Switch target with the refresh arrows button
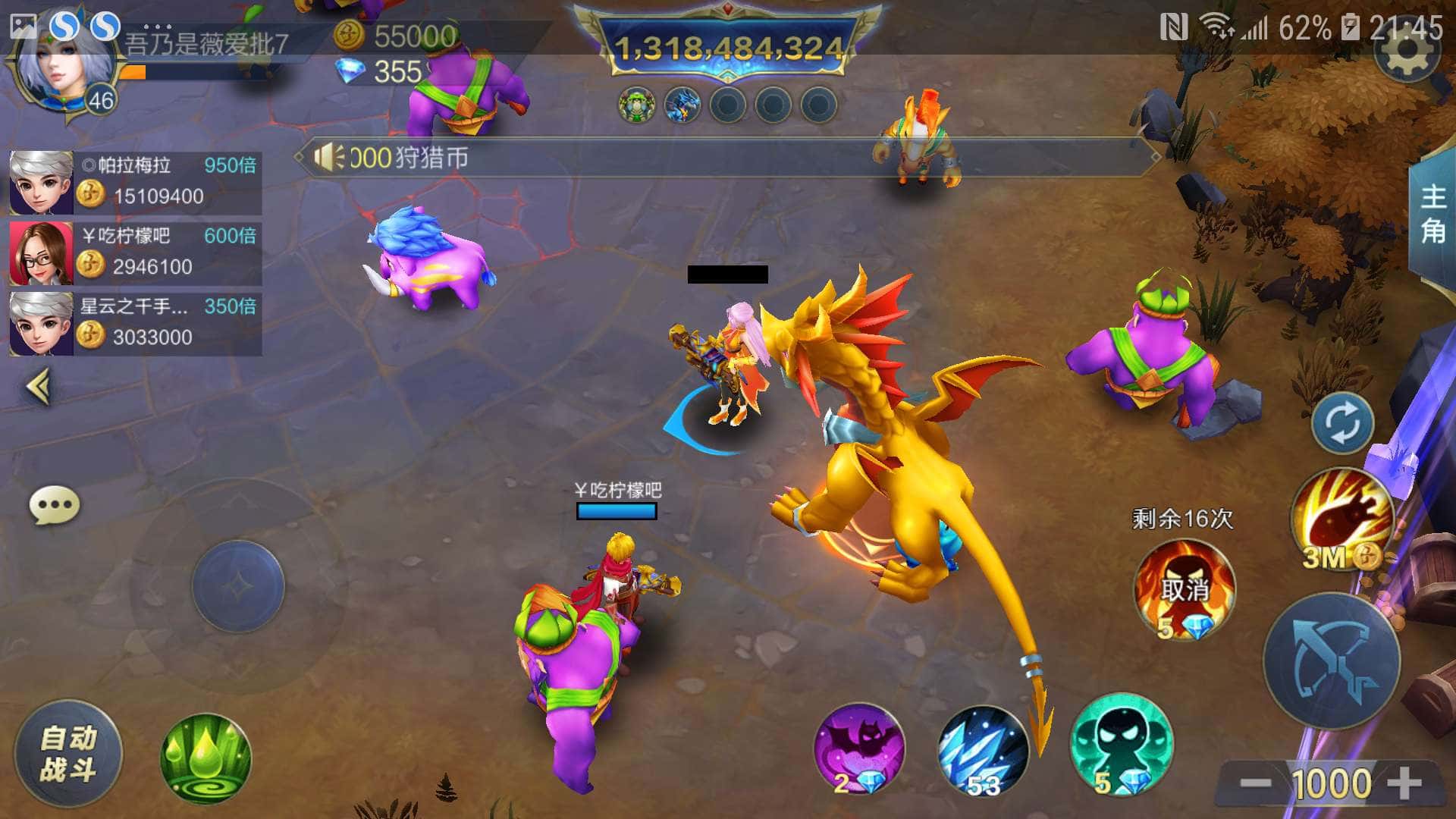 click(1342, 423)
